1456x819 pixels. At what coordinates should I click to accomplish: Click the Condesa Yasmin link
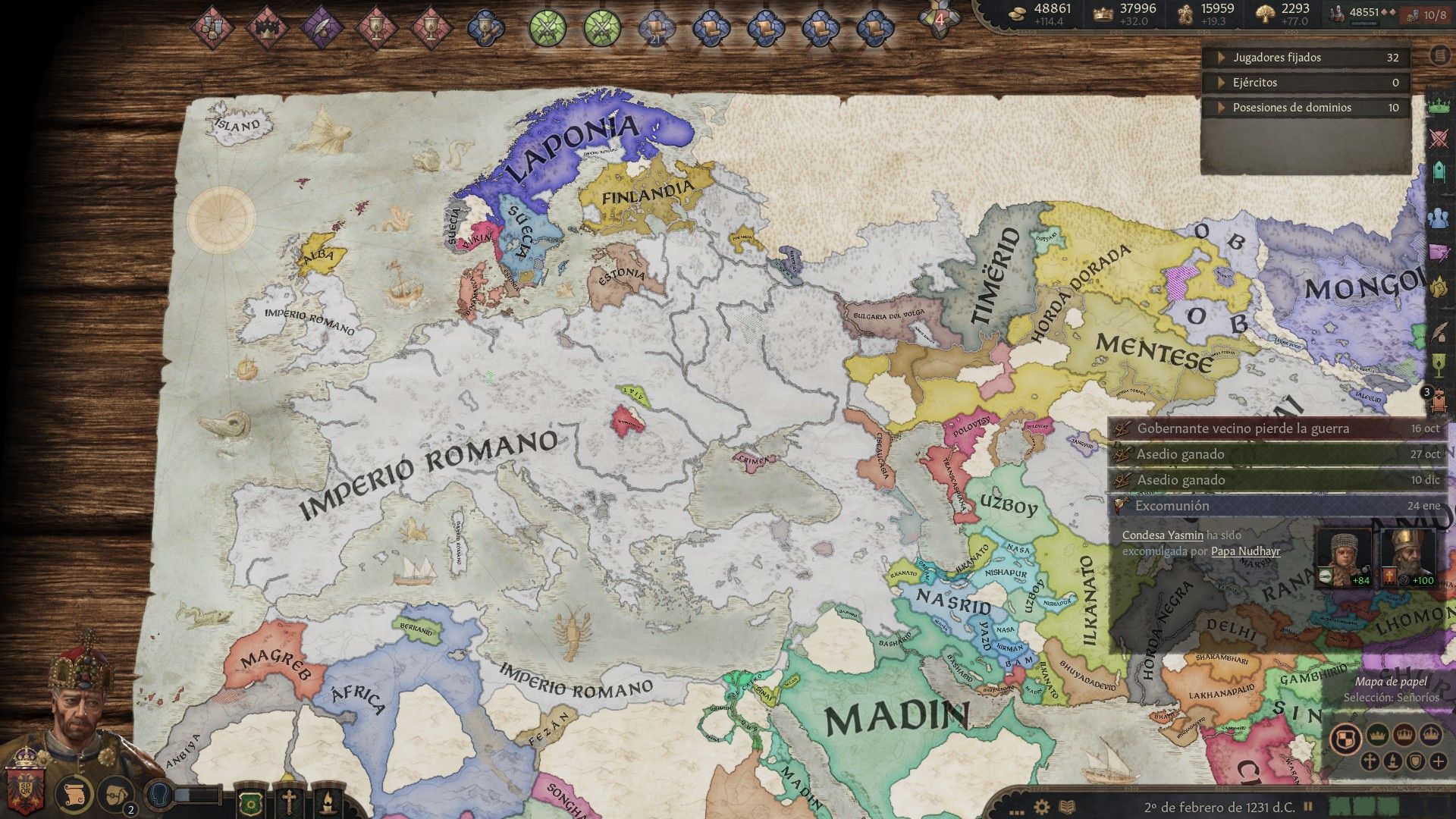coord(1163,536)
